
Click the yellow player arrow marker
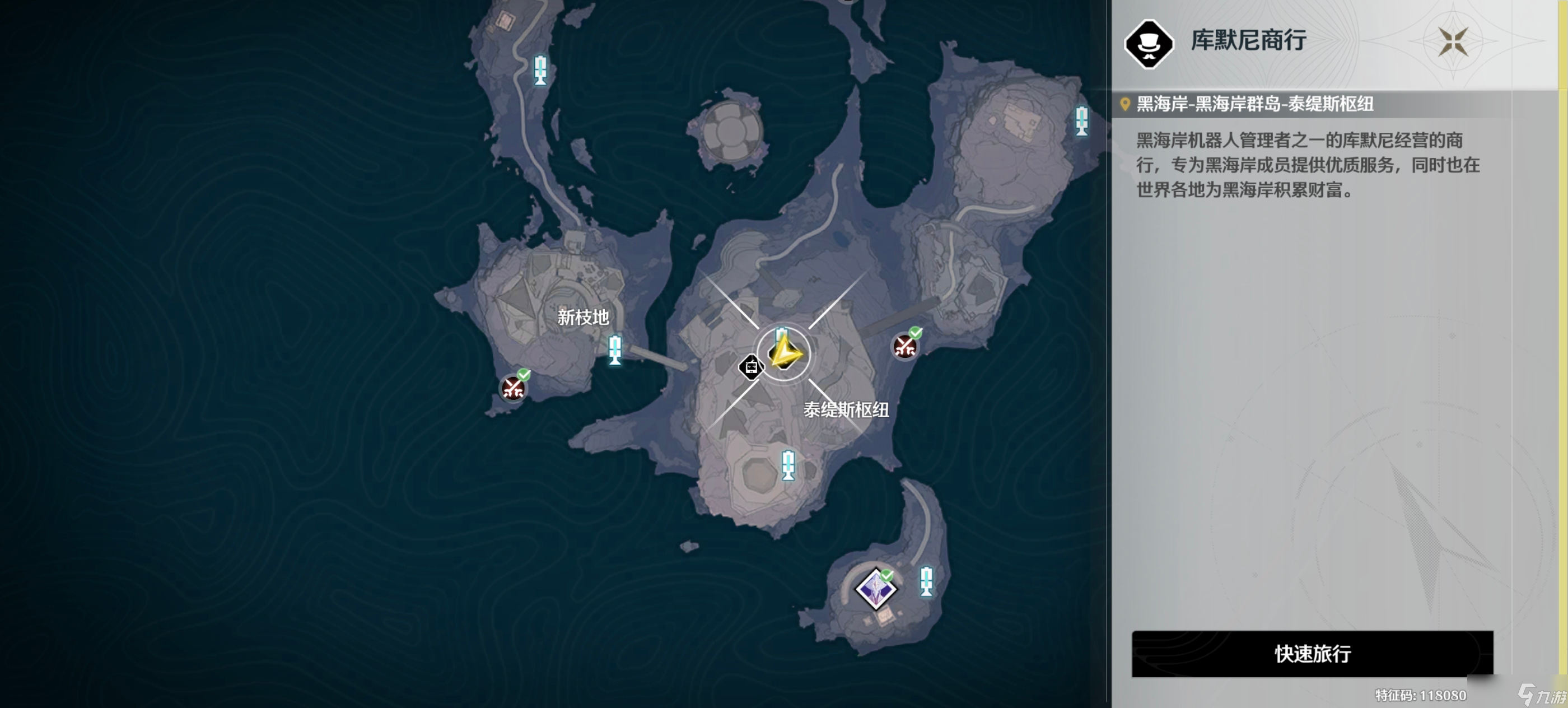coord(785,353)
